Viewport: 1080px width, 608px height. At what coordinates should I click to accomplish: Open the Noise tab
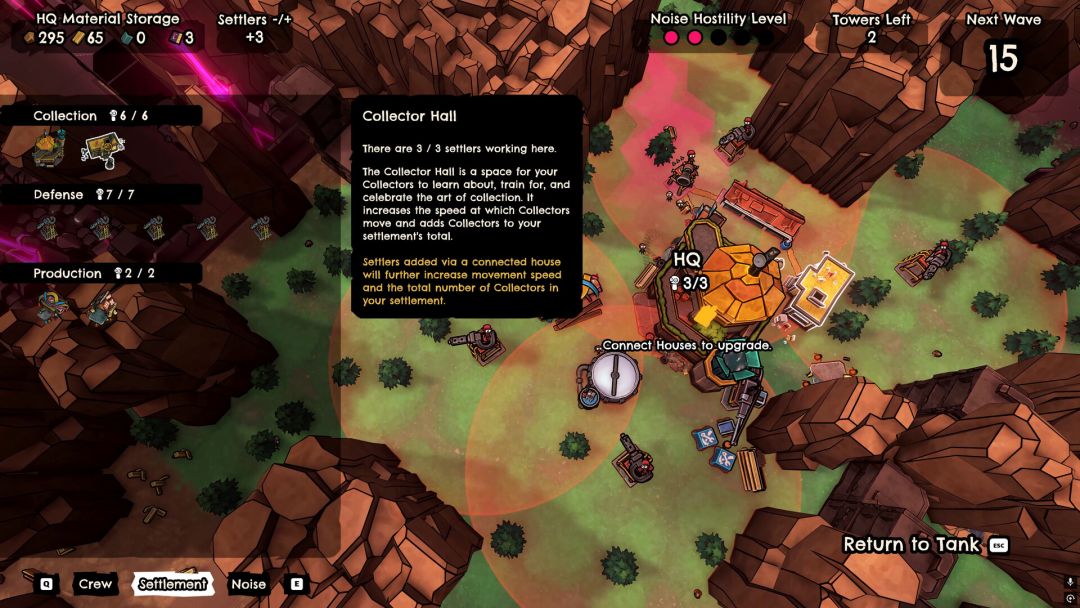248,584
